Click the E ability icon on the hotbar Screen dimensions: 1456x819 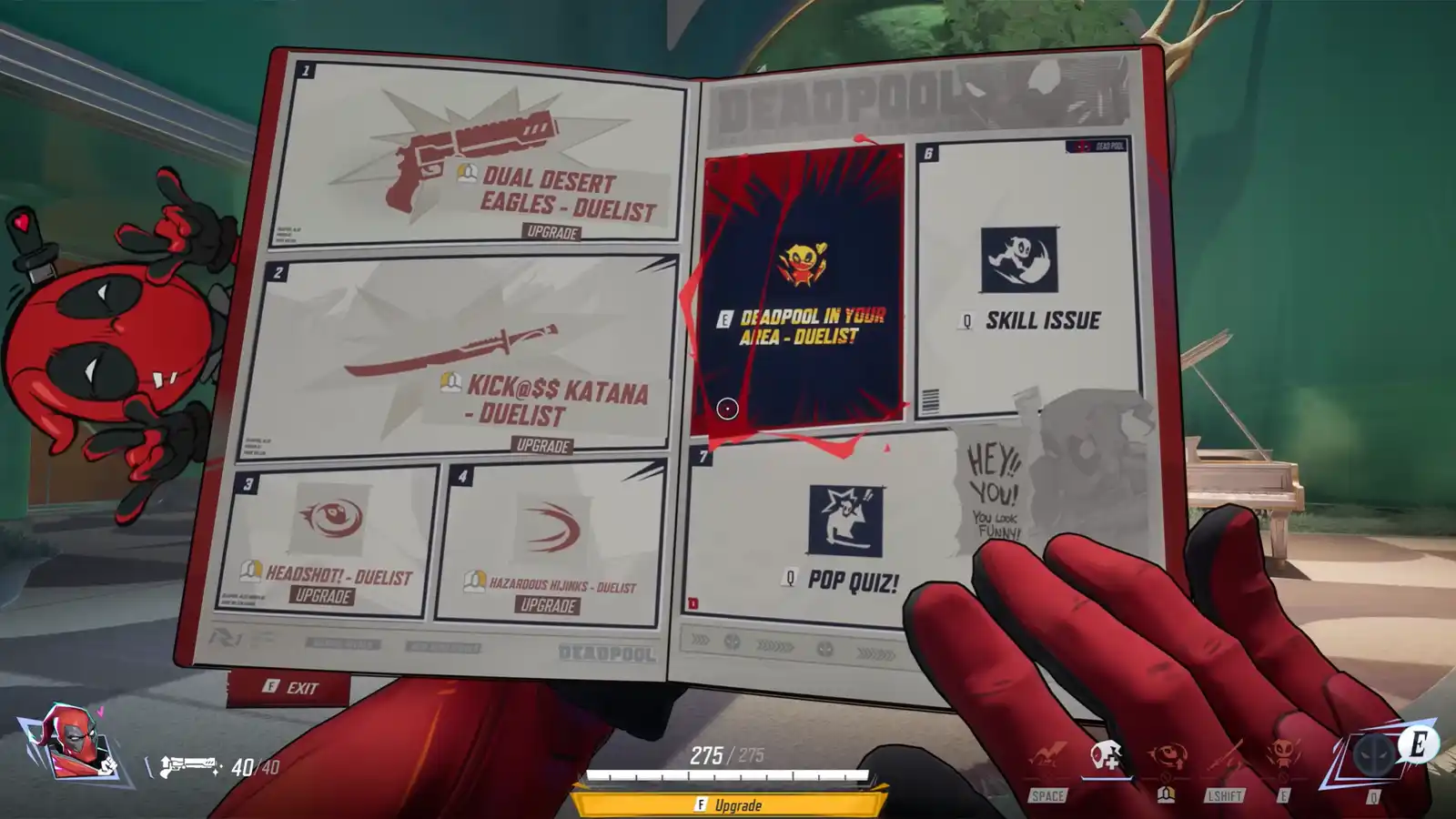click(x=1281, y=753)
